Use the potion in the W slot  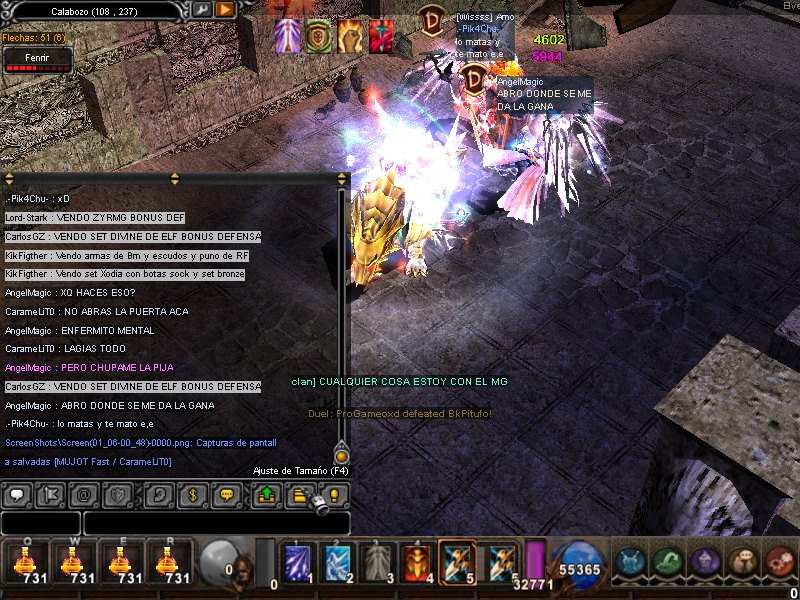coord(73,562)
